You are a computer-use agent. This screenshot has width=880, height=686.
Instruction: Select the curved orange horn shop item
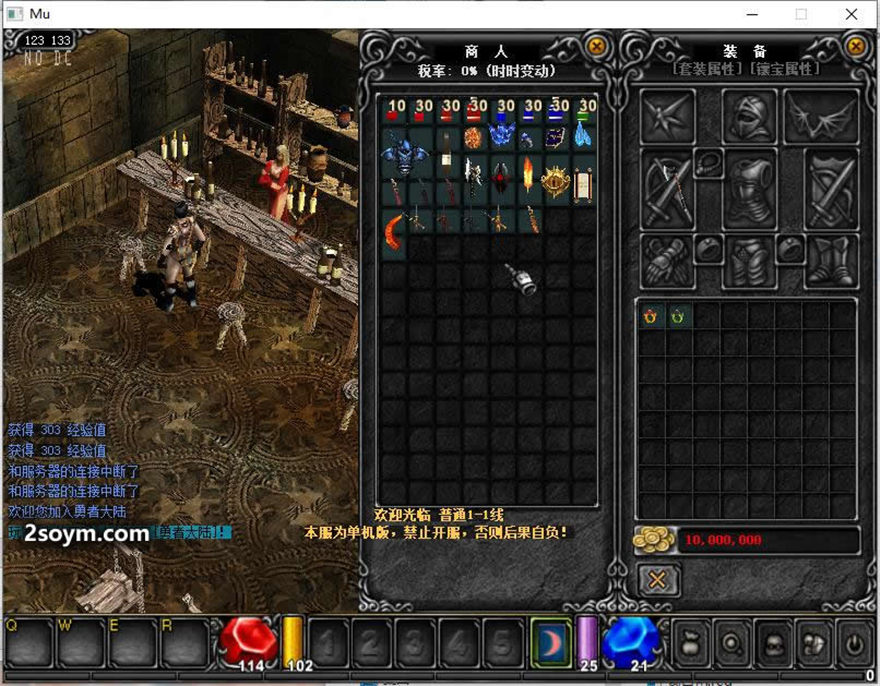click(x=393, y=231)
